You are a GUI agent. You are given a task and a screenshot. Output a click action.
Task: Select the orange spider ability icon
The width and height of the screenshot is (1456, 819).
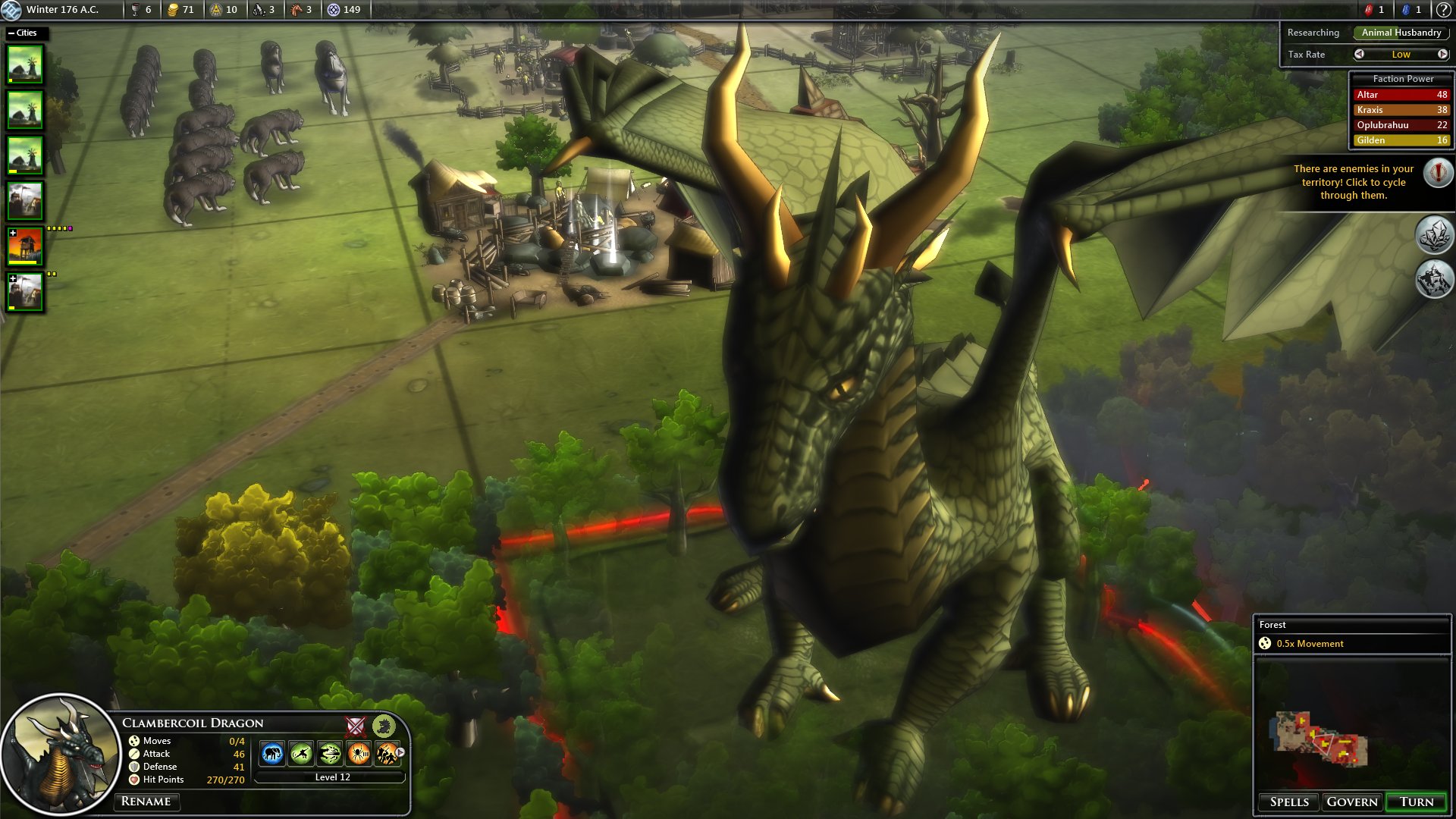click(359, 753)
